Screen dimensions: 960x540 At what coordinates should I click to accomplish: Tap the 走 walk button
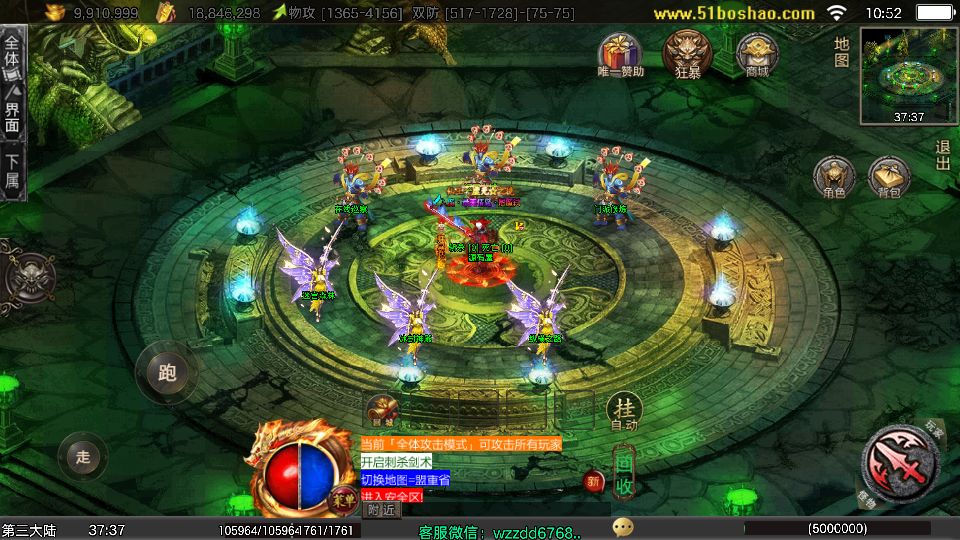[83, 457]
